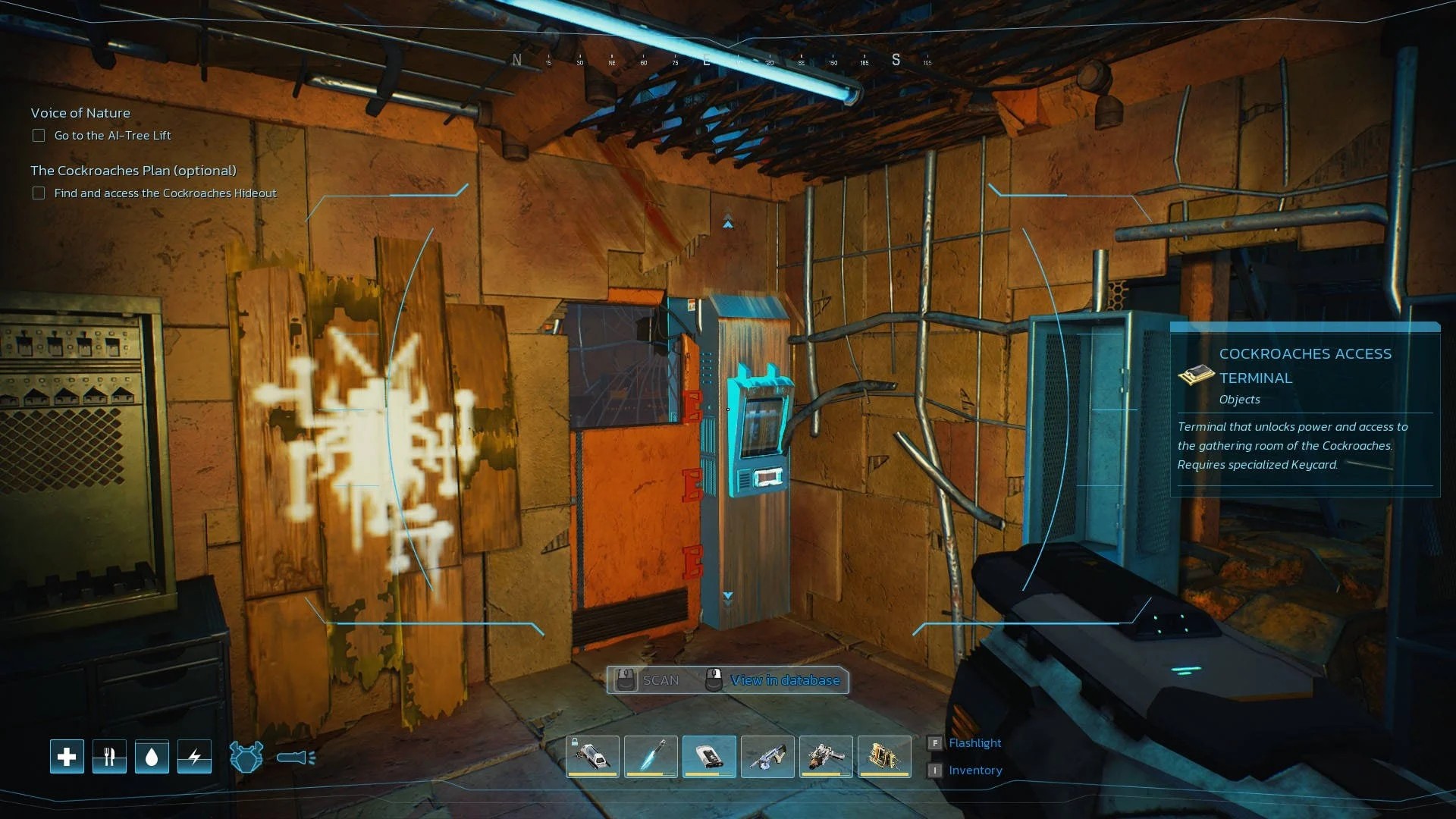The image size is (1456, 819).
Task: Select the highlighted white handheld device slot
Action: [709, 756]
